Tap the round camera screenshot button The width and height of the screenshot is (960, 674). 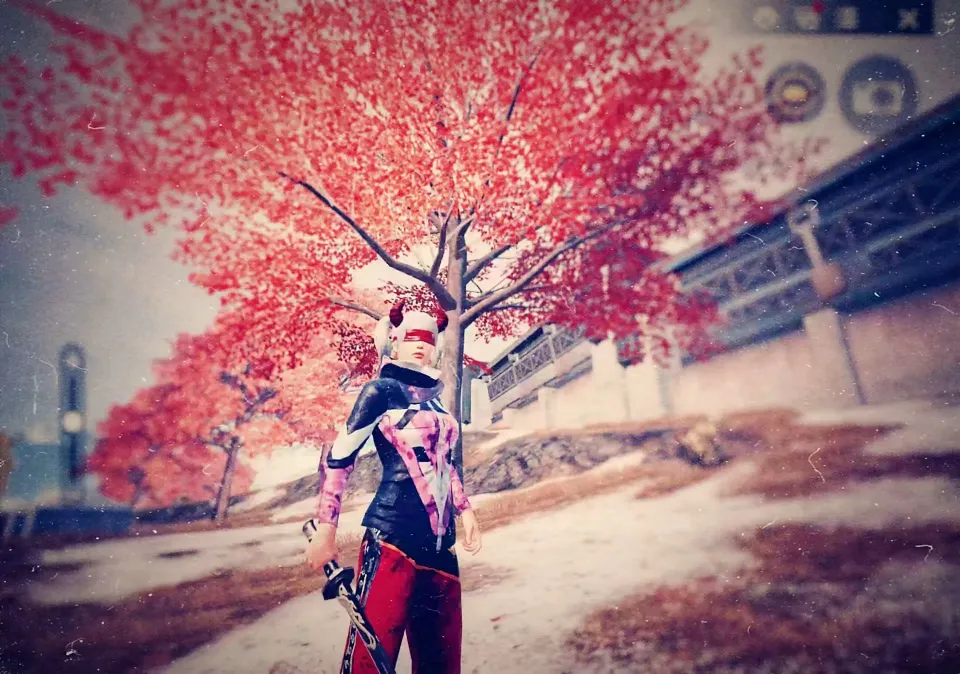point(878,94)
